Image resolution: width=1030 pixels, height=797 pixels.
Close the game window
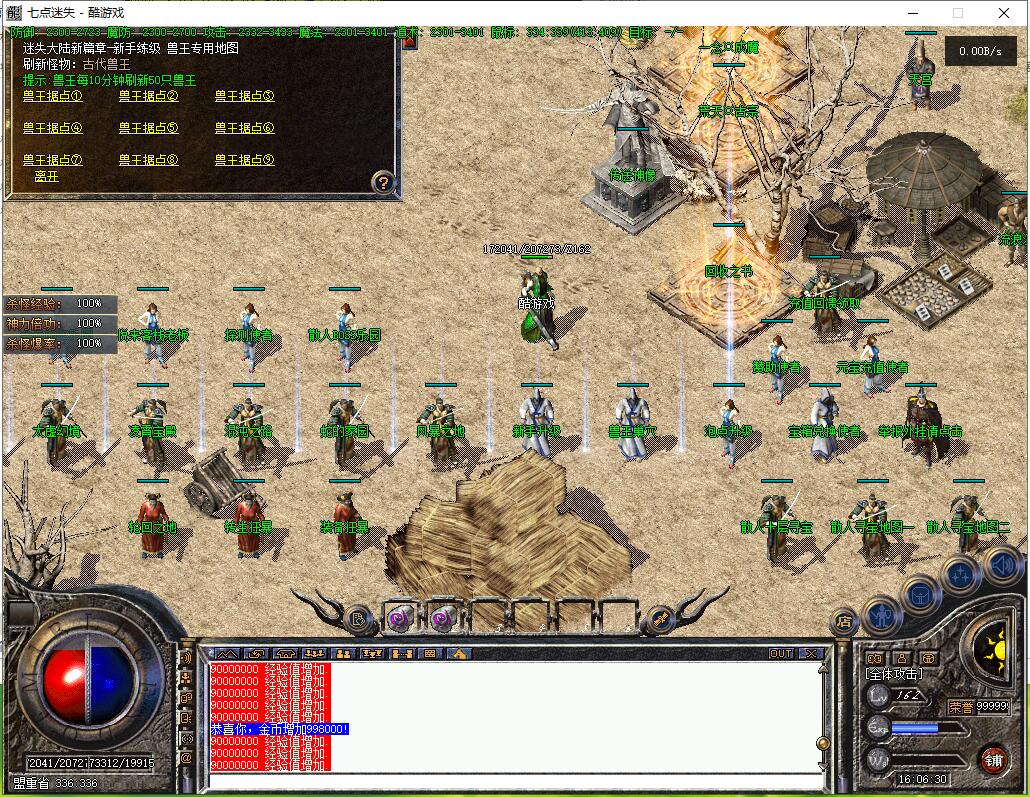(x=1004, y=13)
